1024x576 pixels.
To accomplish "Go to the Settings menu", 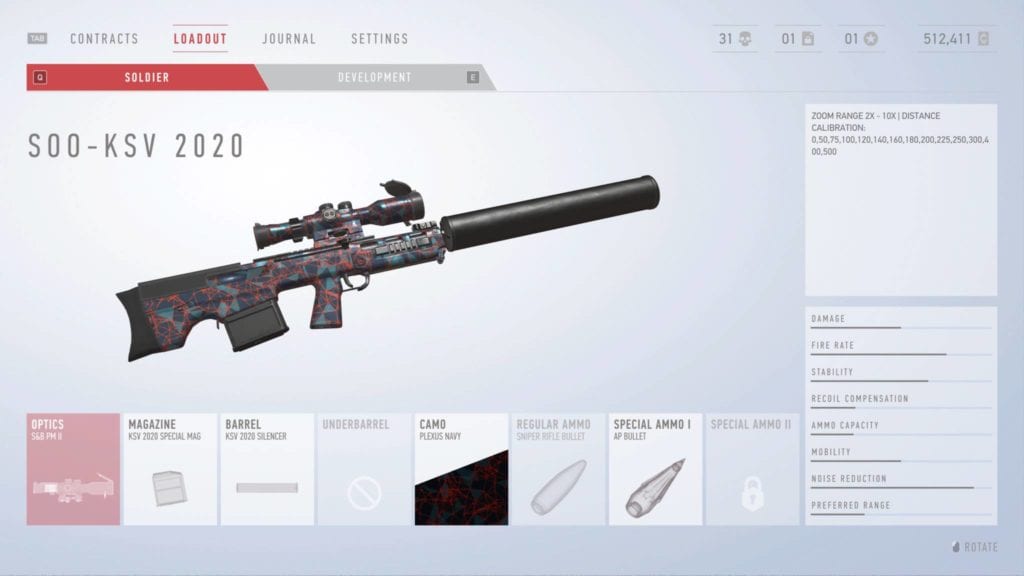I will point(379,39).
